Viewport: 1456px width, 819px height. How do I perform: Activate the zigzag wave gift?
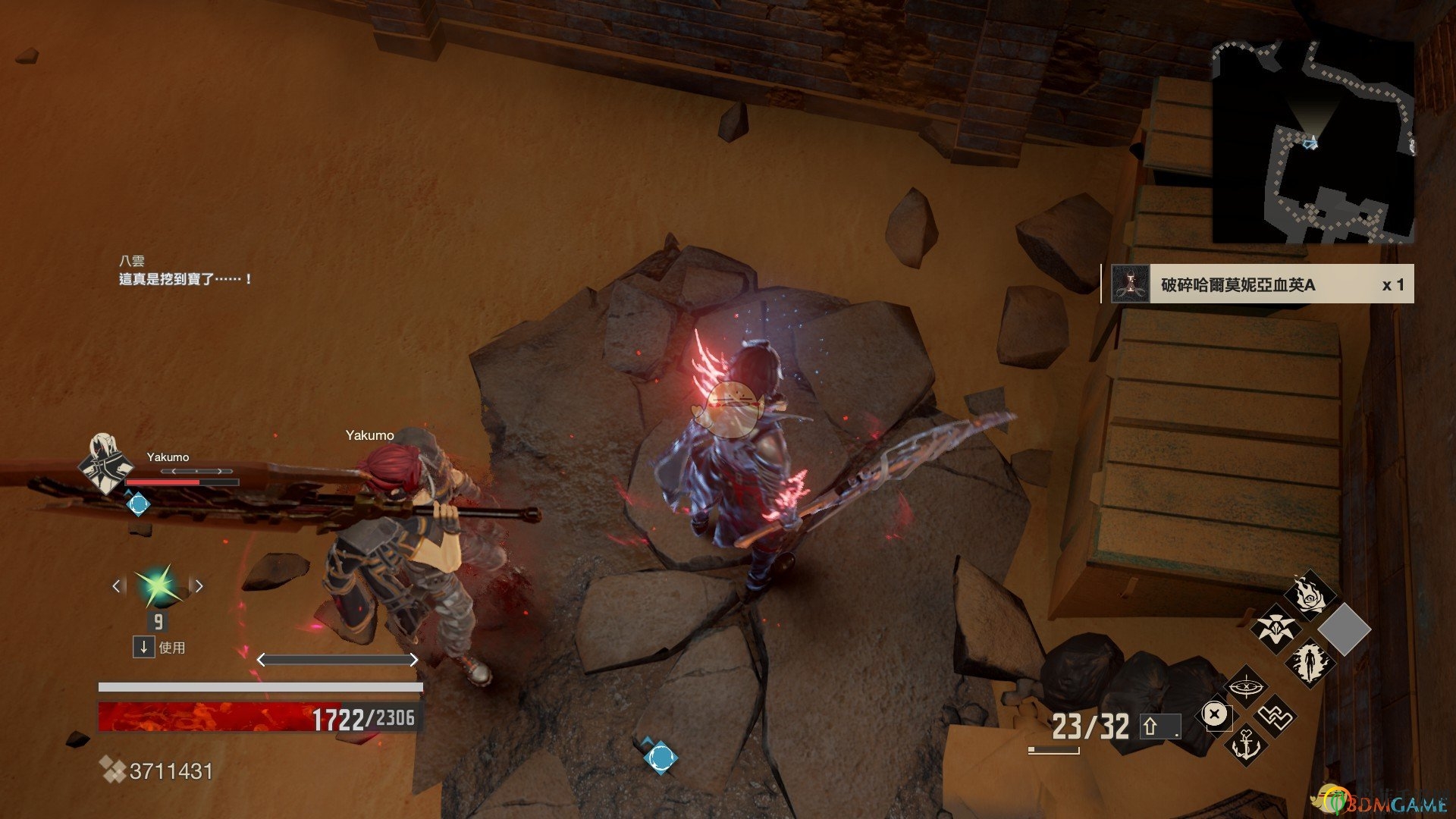(1276, 716)
